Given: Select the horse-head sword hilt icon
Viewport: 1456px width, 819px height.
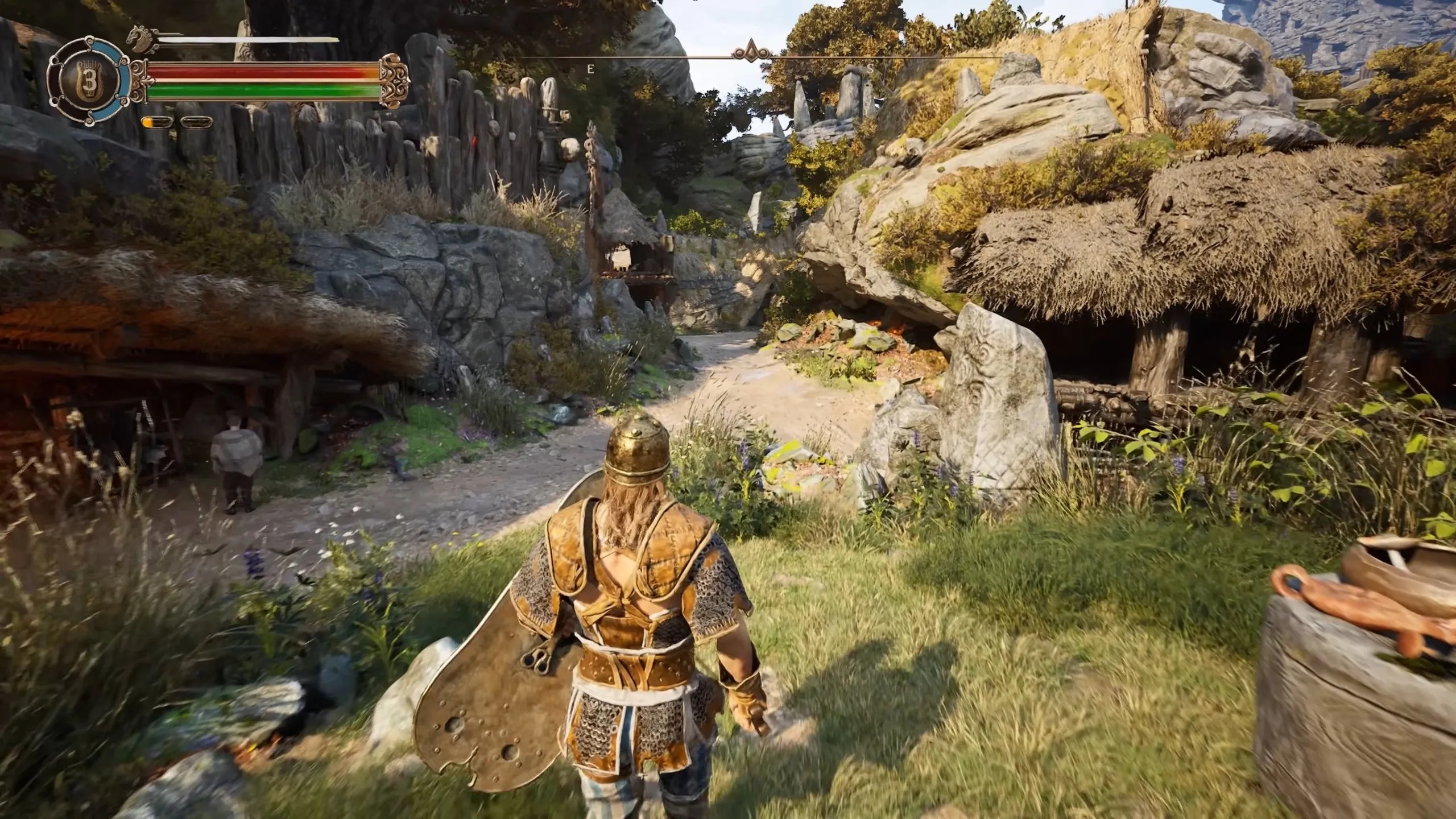Looking at the screenshot, I should [142, 37].
